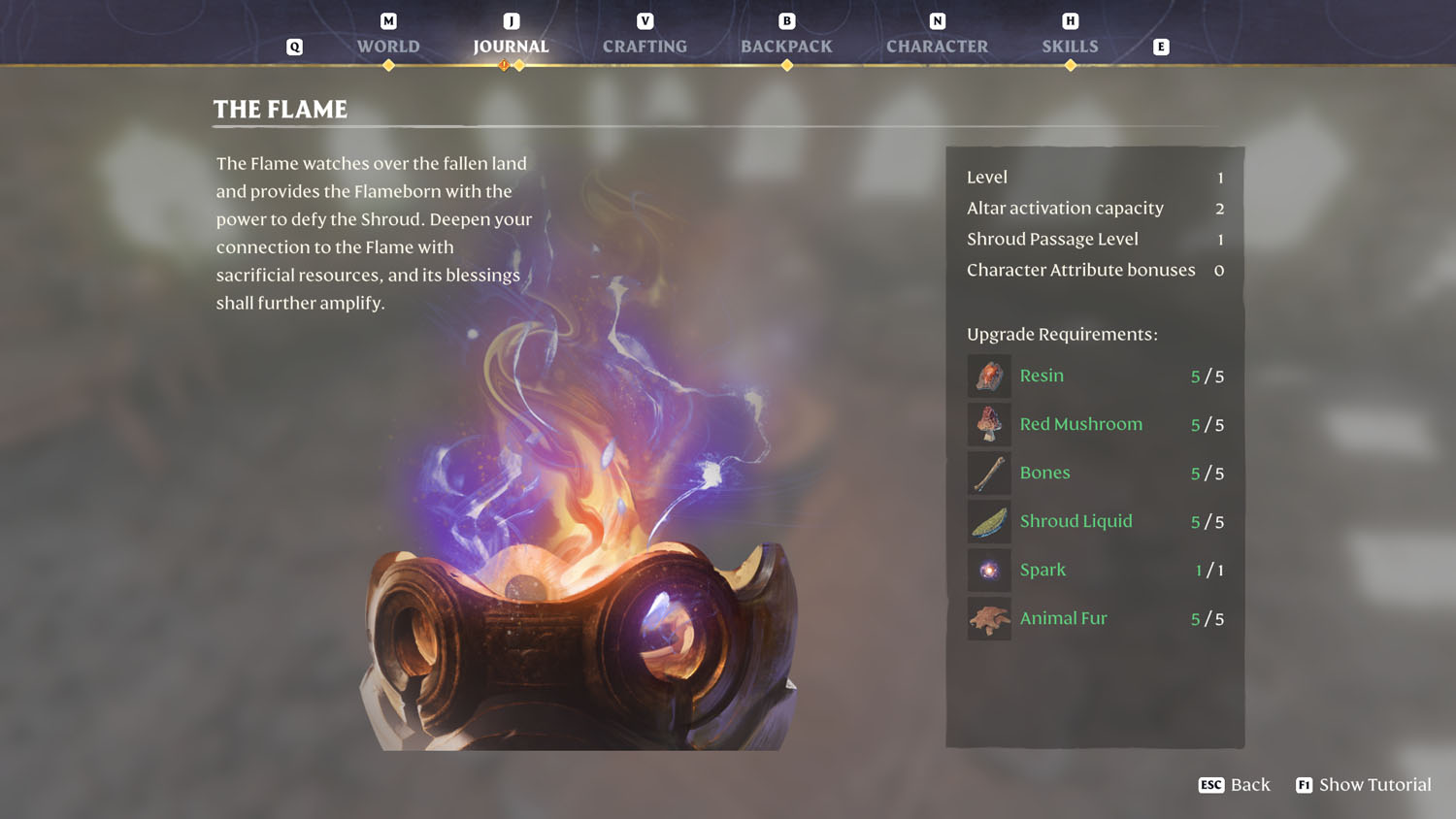Open Show Tutorial
1456x819 pixels.
coord(1363,784)
